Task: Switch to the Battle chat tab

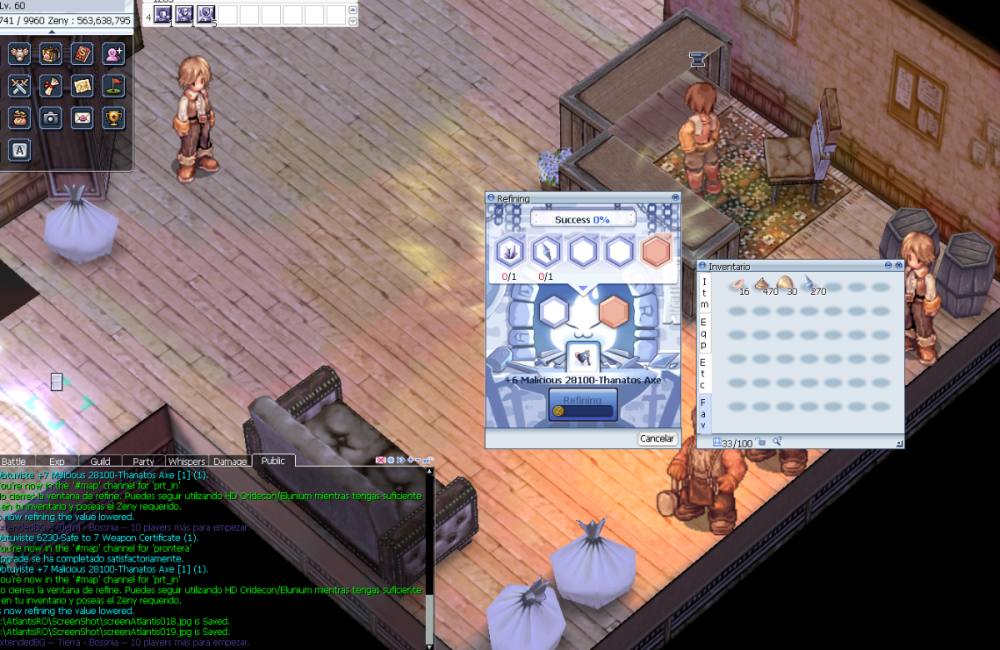Action: (x=15, y=461)
